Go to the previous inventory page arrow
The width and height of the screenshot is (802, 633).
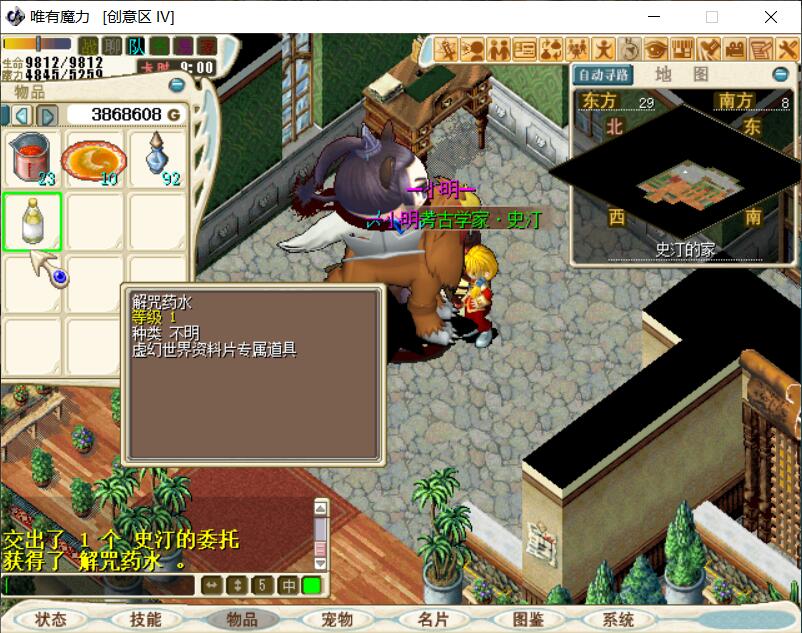pos(21,115)
